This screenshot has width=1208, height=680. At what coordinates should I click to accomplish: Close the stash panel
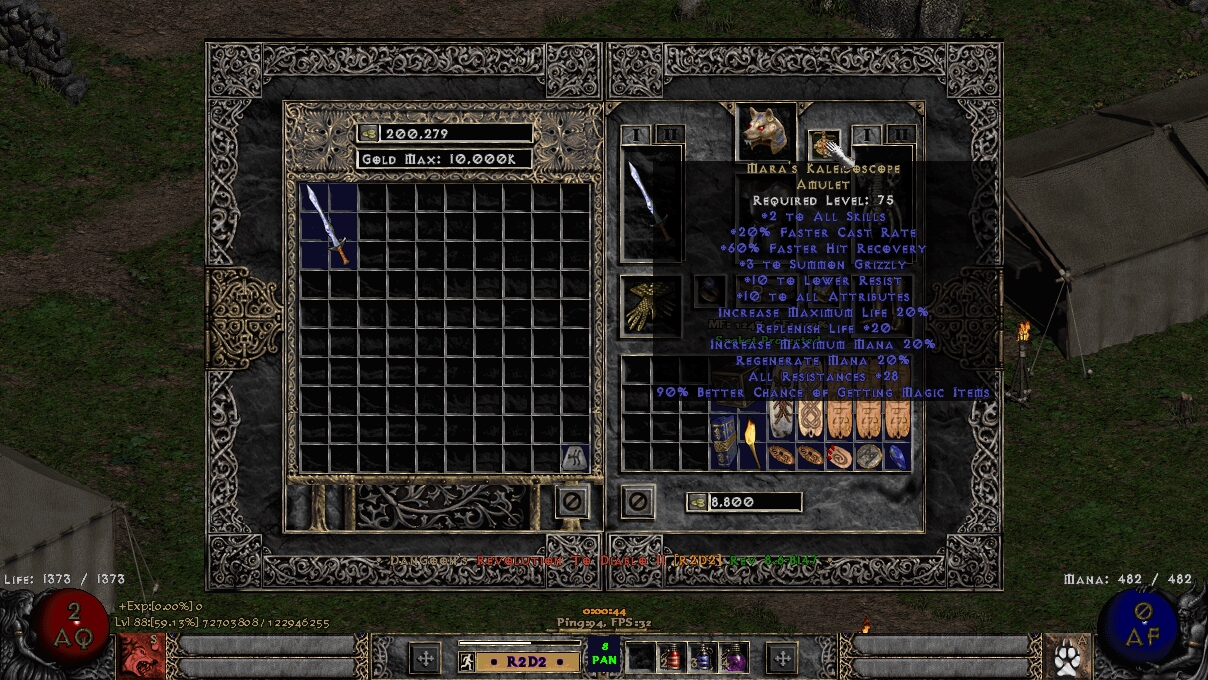point(572,500)
